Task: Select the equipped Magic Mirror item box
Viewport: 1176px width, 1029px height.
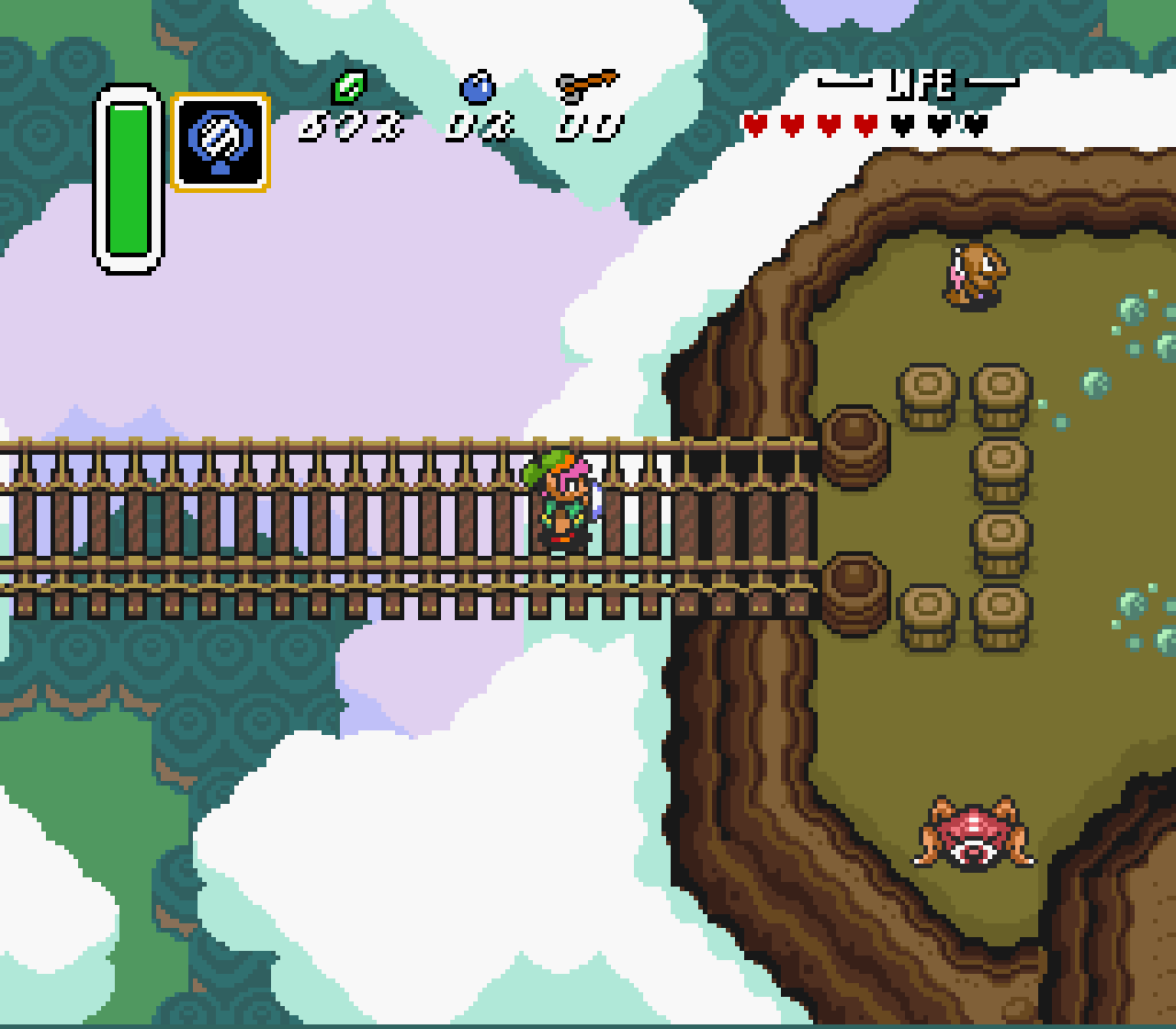Action: [x=220, y=141]
